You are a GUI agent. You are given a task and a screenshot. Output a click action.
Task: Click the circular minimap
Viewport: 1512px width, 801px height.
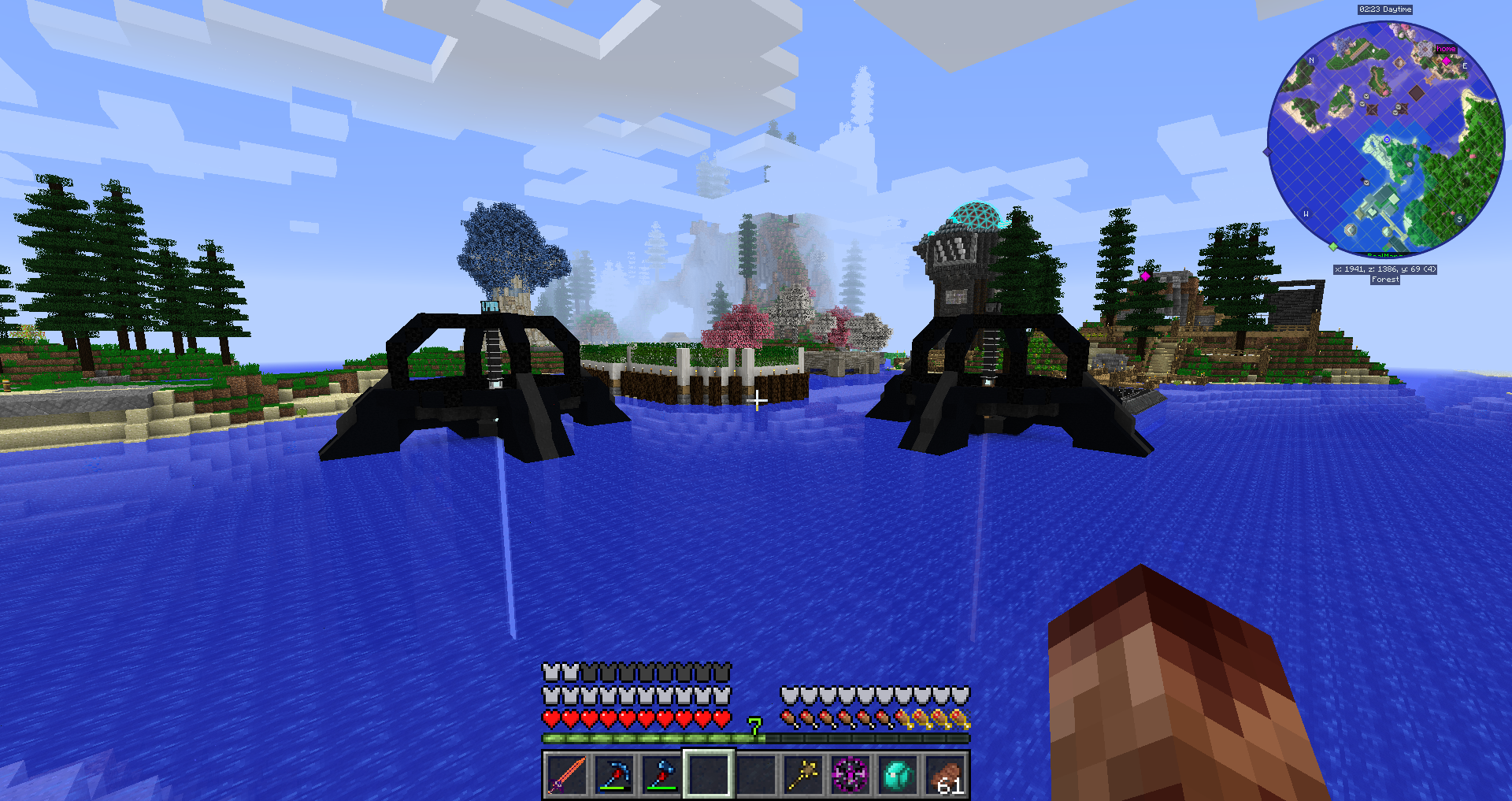pos(1386,139)
